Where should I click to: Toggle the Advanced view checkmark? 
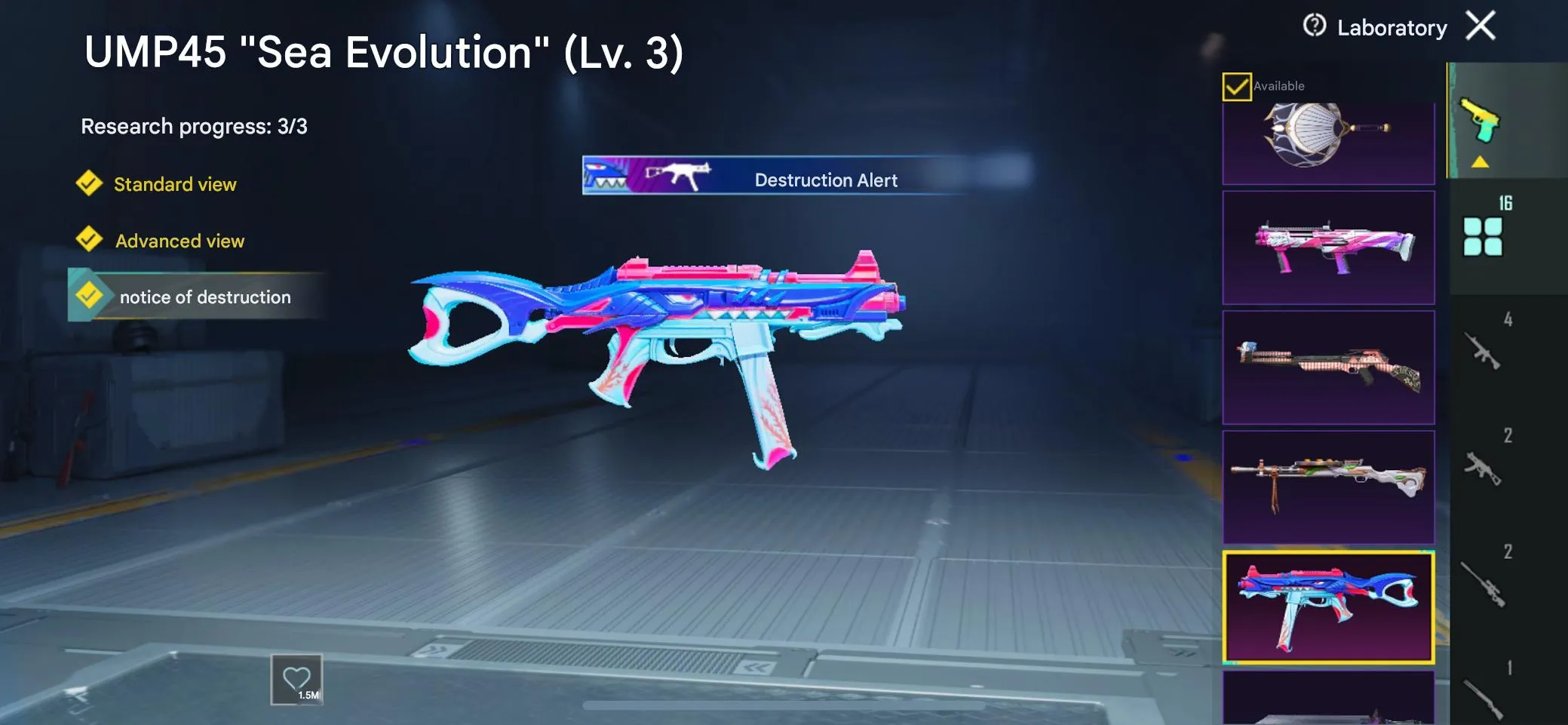[90, 240]
